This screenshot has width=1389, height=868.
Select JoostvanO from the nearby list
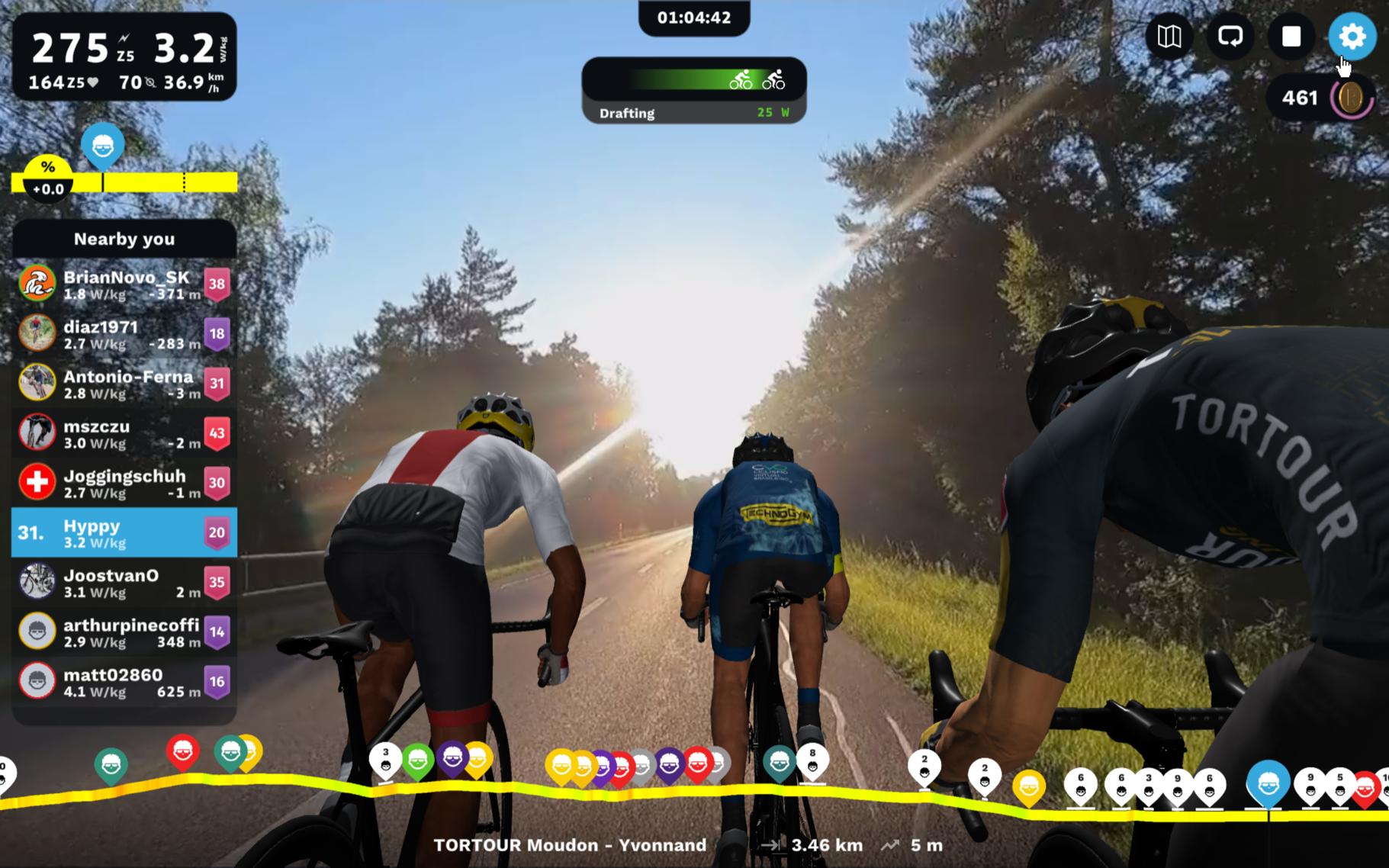[124, 582]
